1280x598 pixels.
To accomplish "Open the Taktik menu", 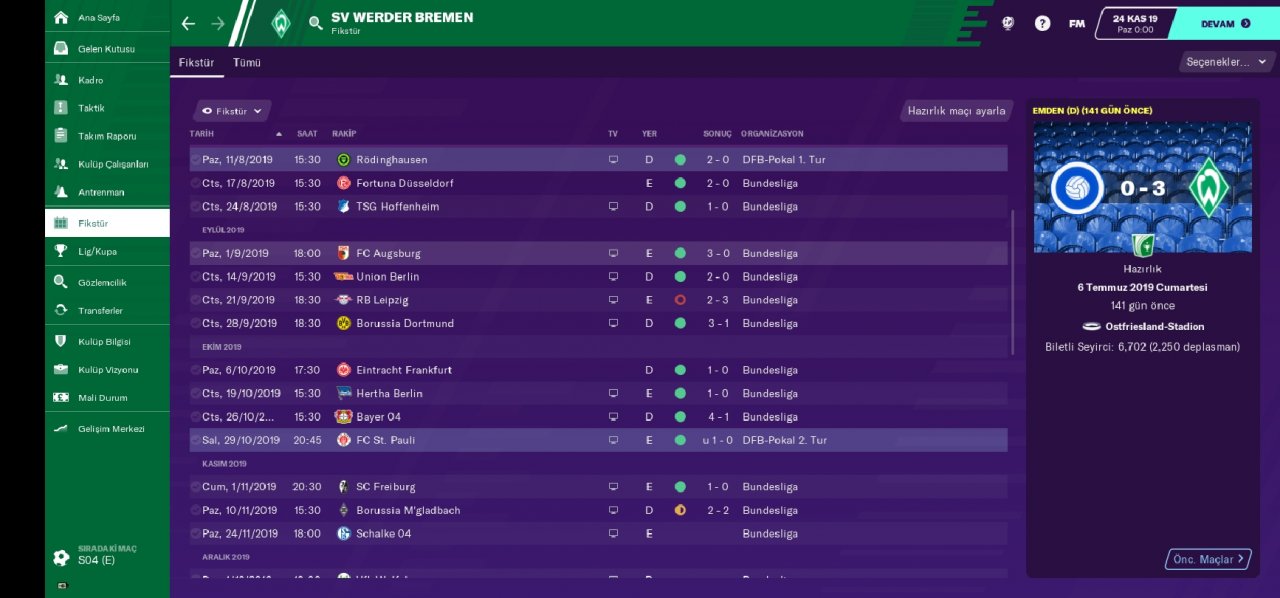I will [91, 108].
